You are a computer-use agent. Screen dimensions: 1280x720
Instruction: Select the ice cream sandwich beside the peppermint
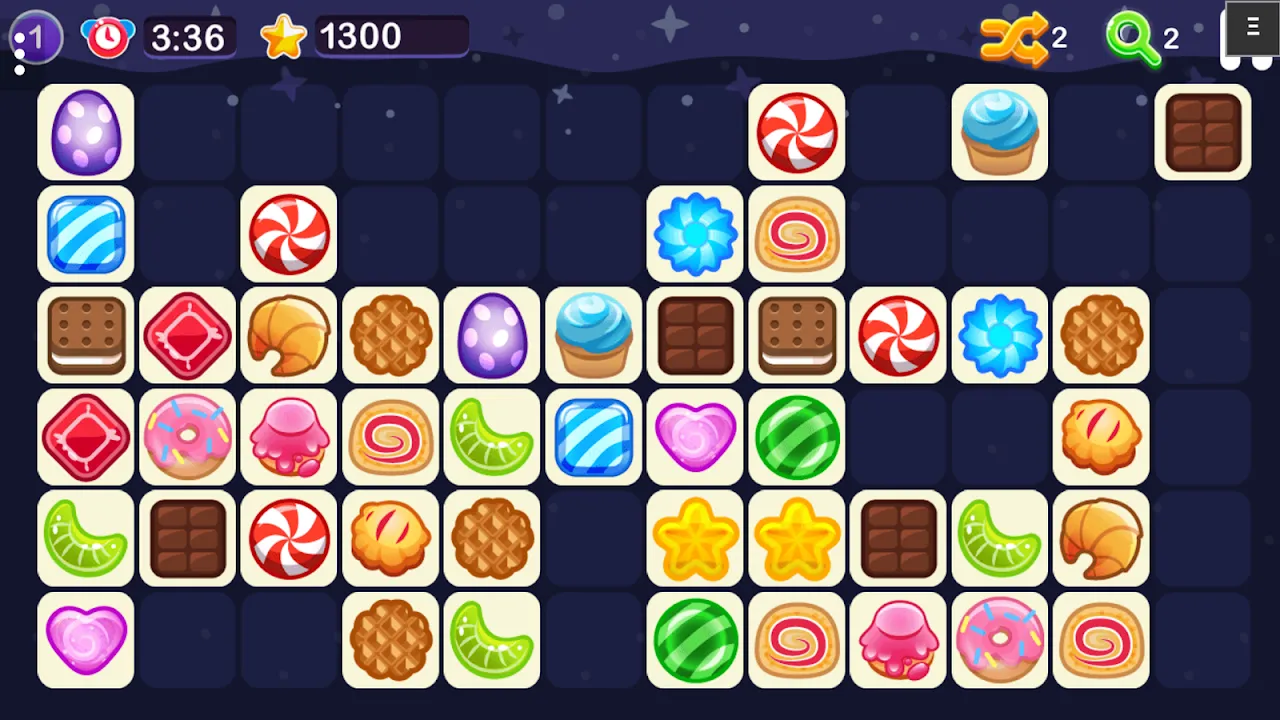(797, 335)
